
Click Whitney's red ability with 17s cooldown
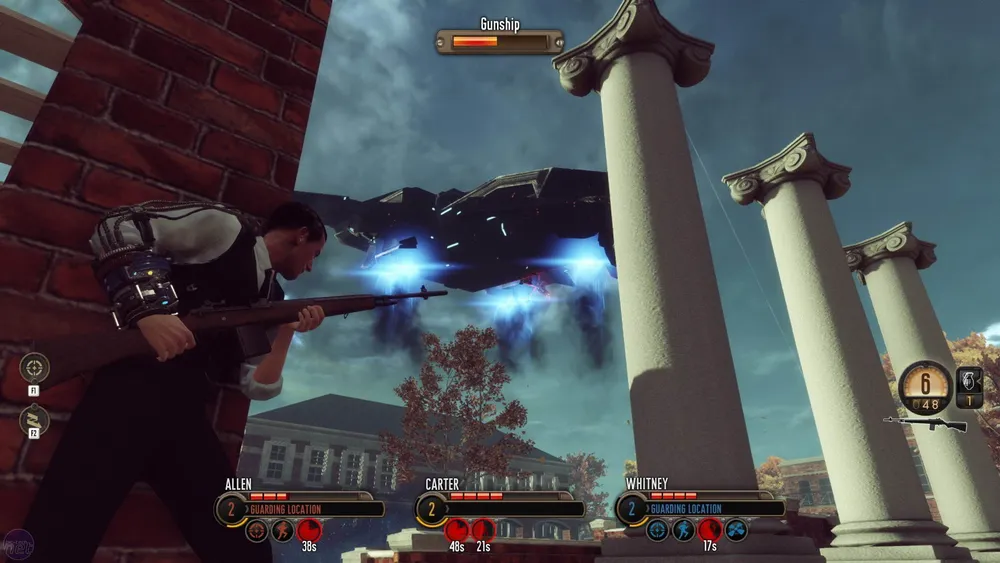coord(710,530)
